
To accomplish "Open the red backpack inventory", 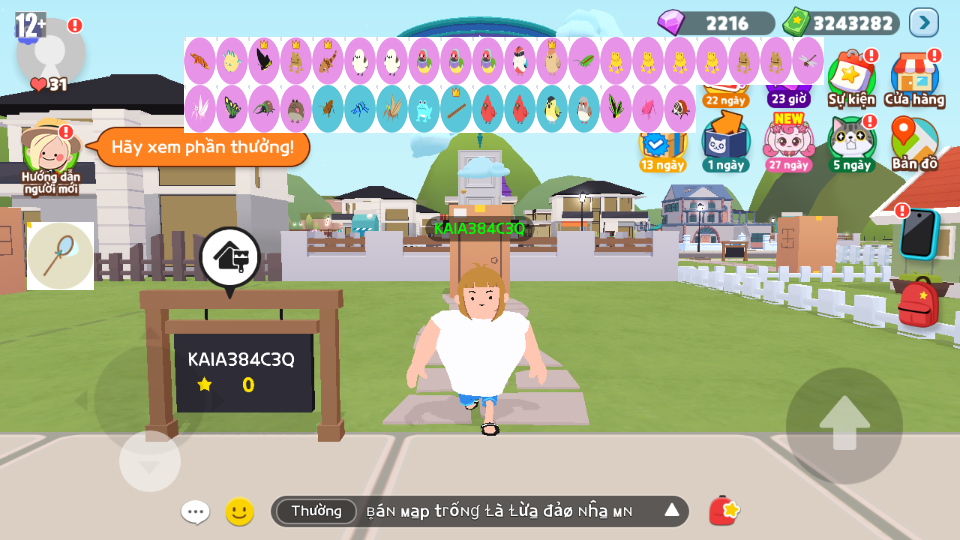I will (x=918, y=304).
